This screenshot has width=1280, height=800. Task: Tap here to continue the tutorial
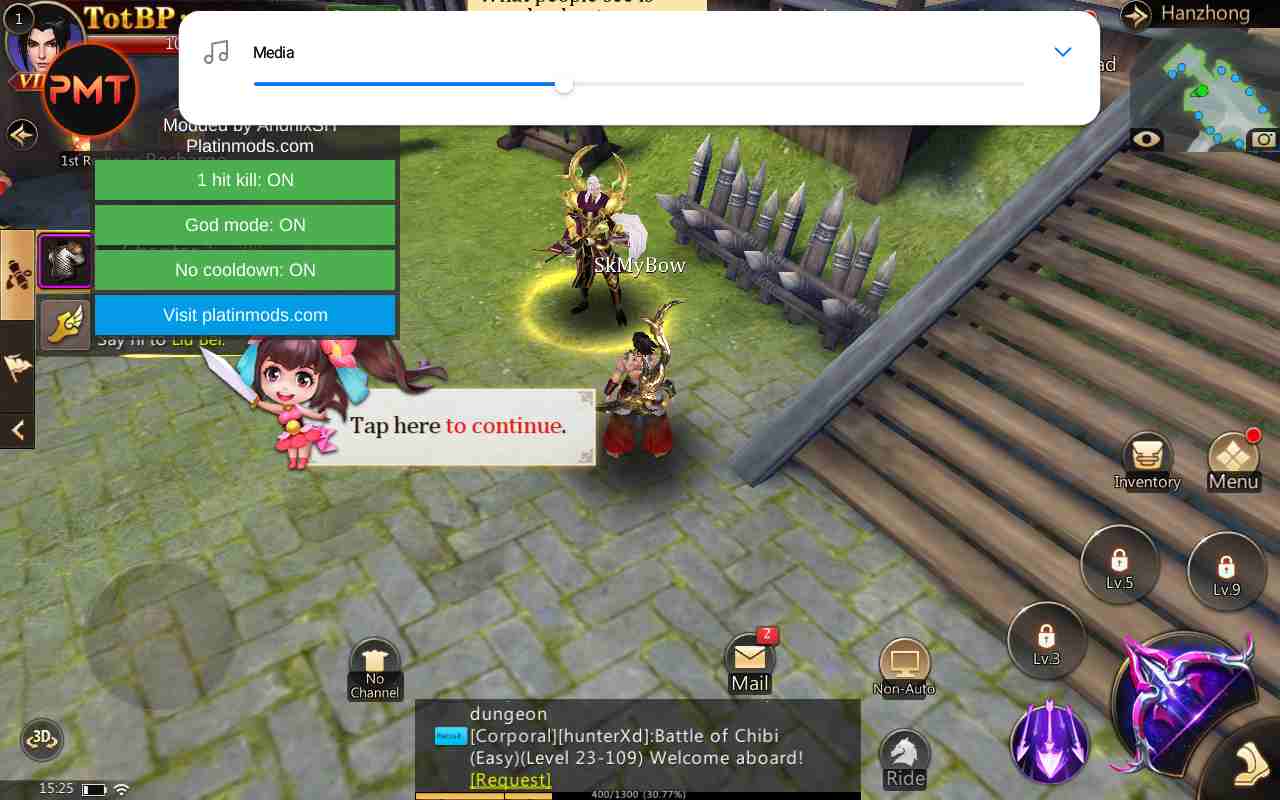(x=457, y=425)
